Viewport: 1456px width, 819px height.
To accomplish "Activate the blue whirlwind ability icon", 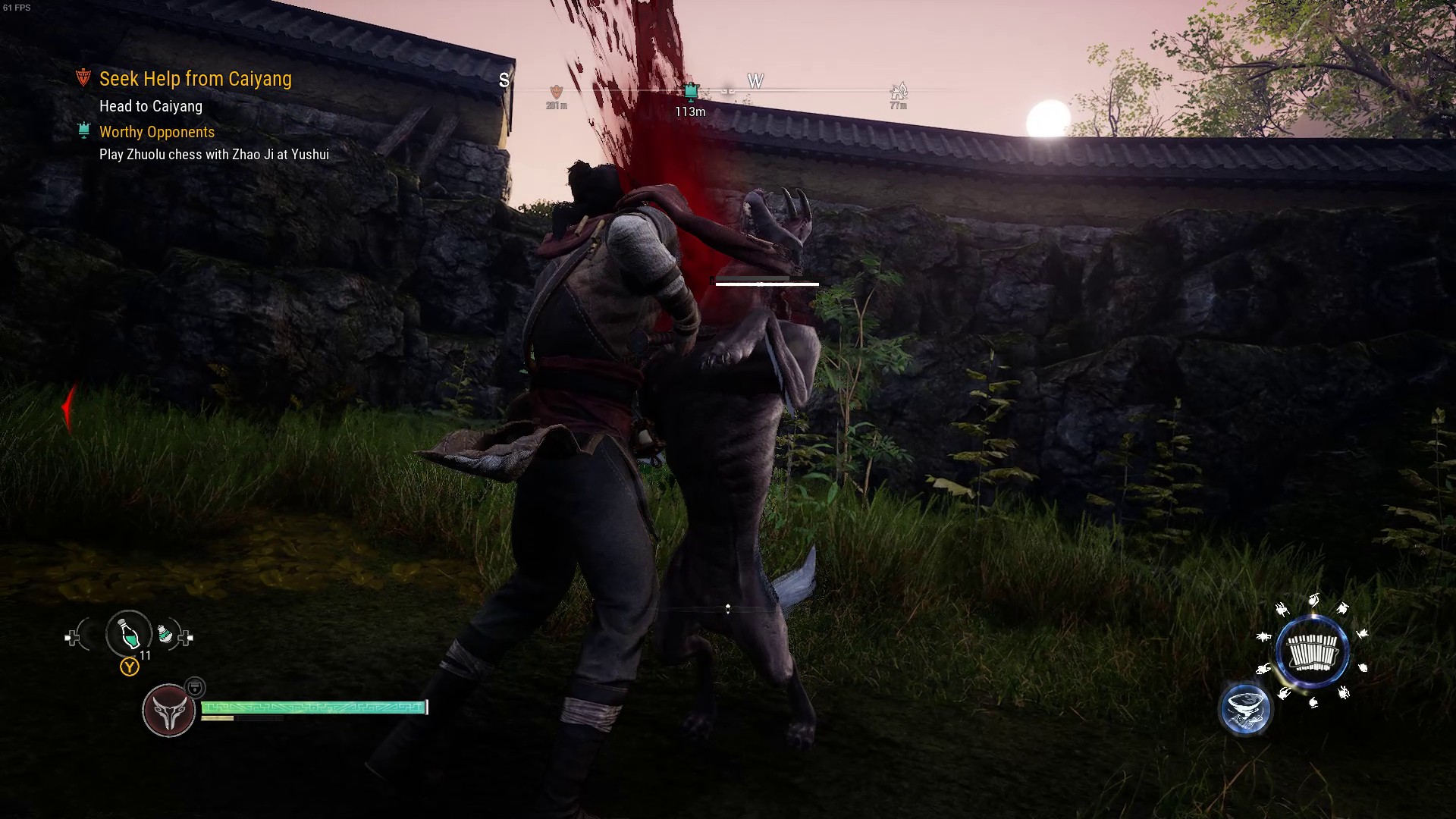I will click(1245, 710).
